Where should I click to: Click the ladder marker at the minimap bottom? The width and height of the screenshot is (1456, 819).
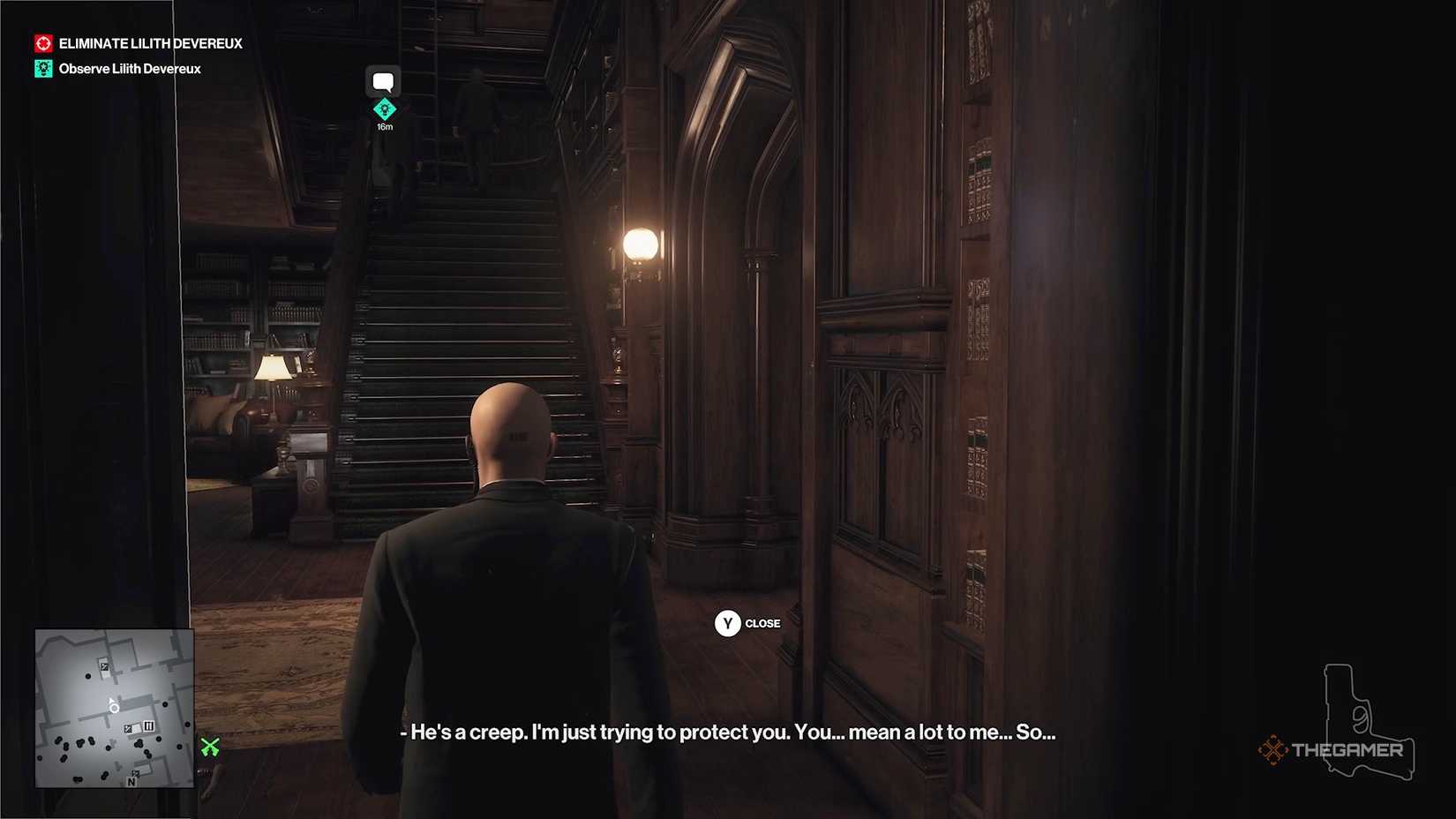(x=135, y=773)
